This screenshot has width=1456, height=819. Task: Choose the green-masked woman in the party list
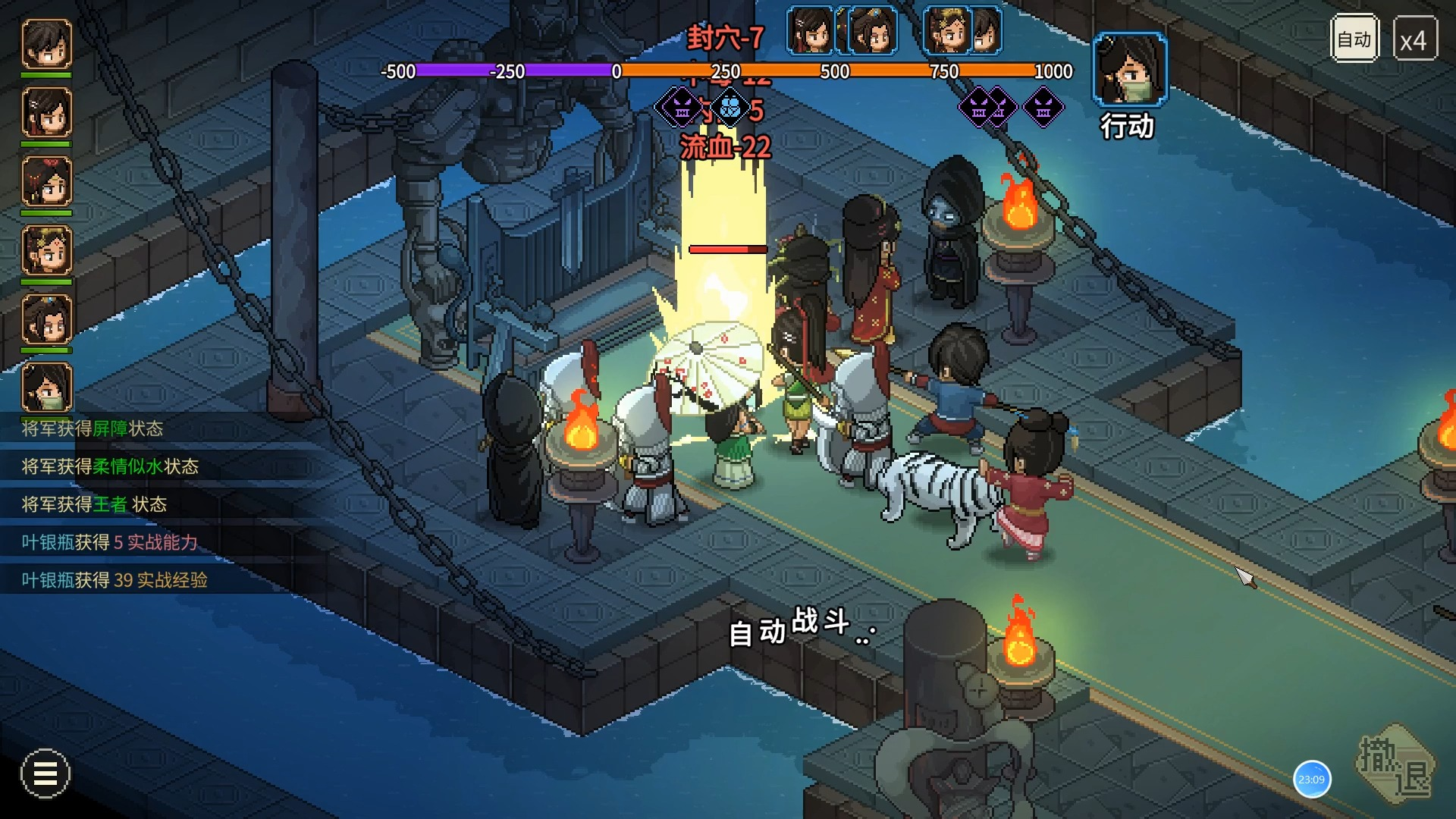pos(47,387)
